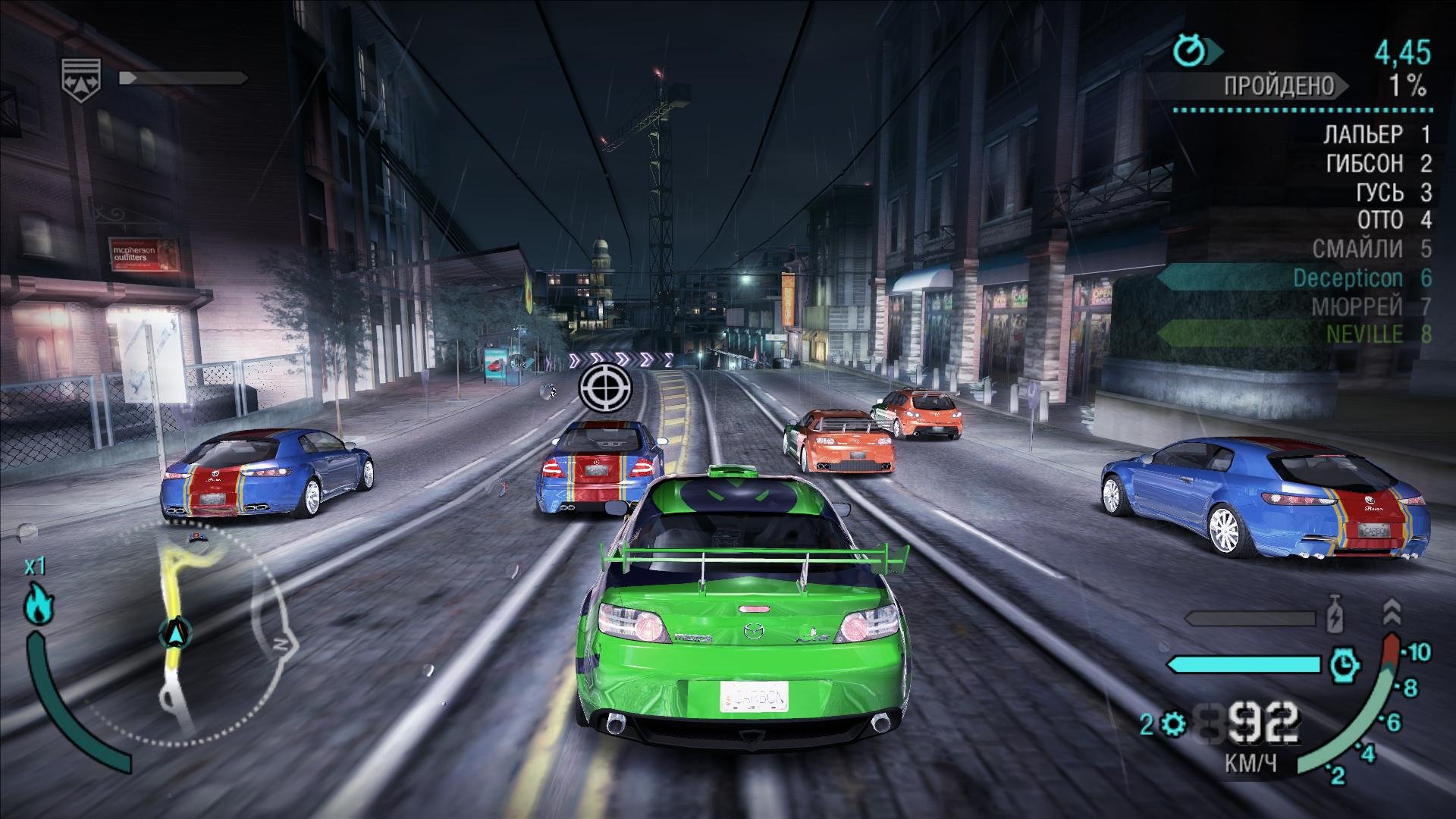Select the wingman crosshair target marker

click(604, 388)
